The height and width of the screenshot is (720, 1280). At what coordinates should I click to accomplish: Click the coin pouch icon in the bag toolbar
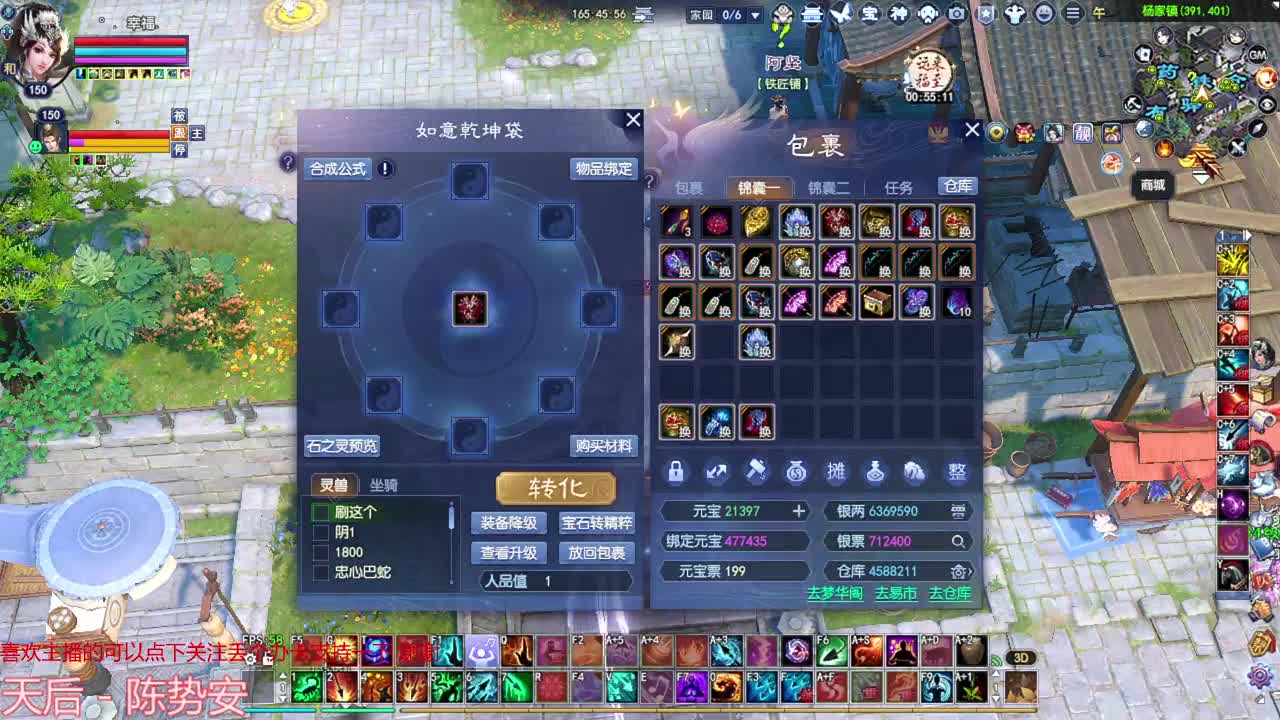click(795, 472)
